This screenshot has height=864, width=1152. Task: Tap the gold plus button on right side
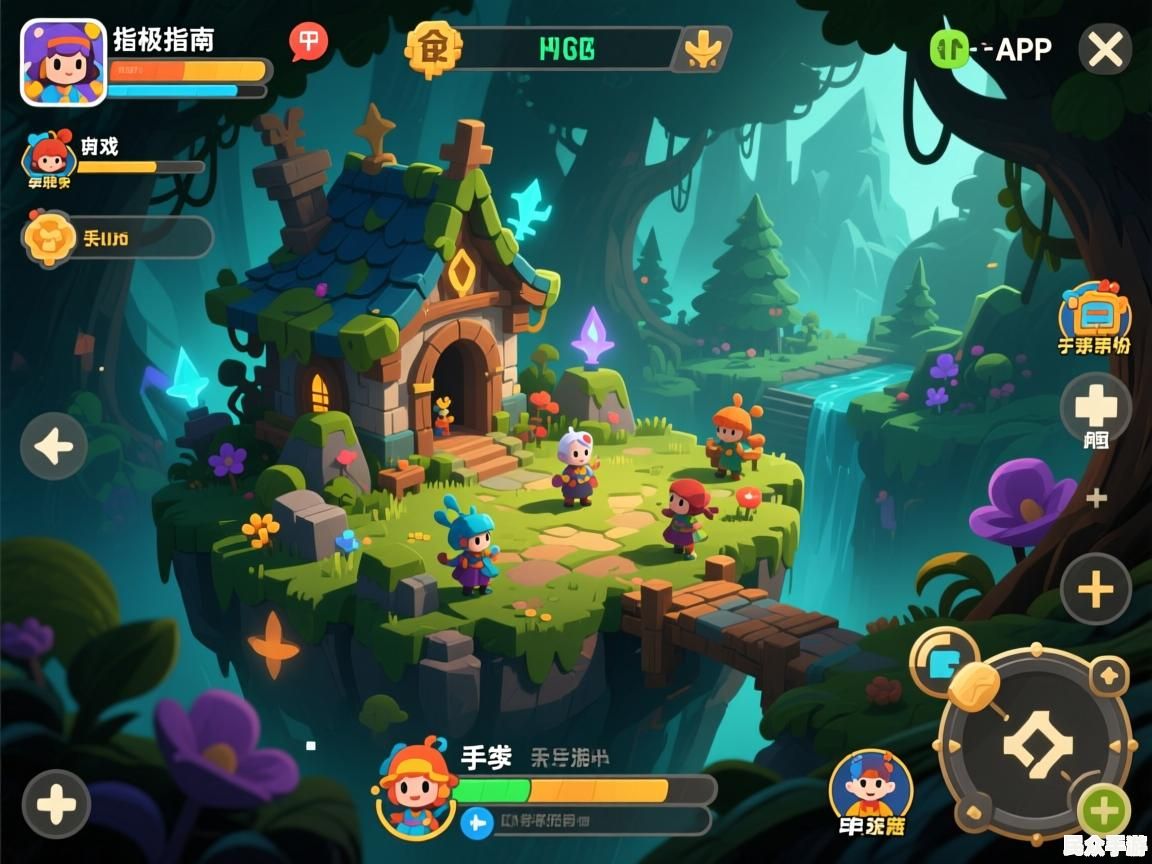coord(1095,589)
